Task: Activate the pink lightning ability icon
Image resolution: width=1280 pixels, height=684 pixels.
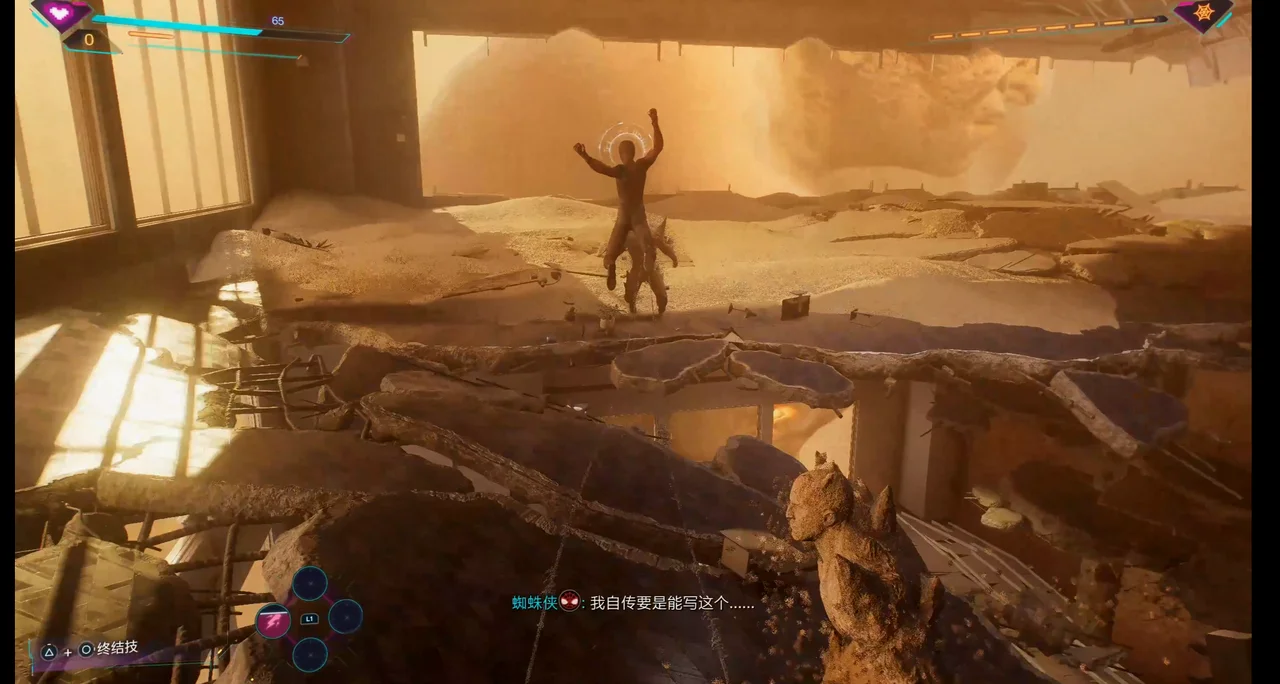Action: (x=273, y=621)
